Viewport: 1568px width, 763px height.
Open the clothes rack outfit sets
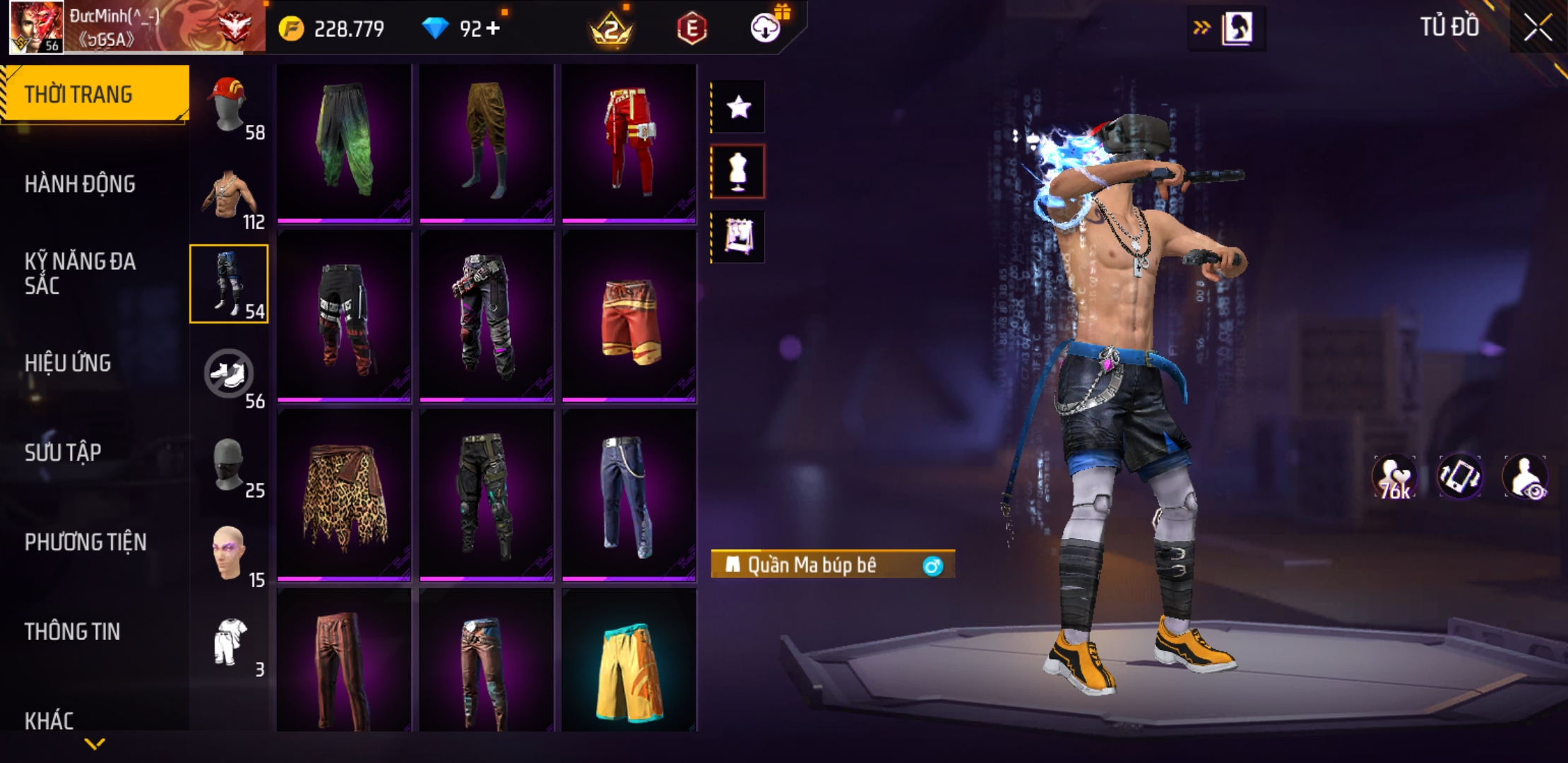(x=738, y=236)
